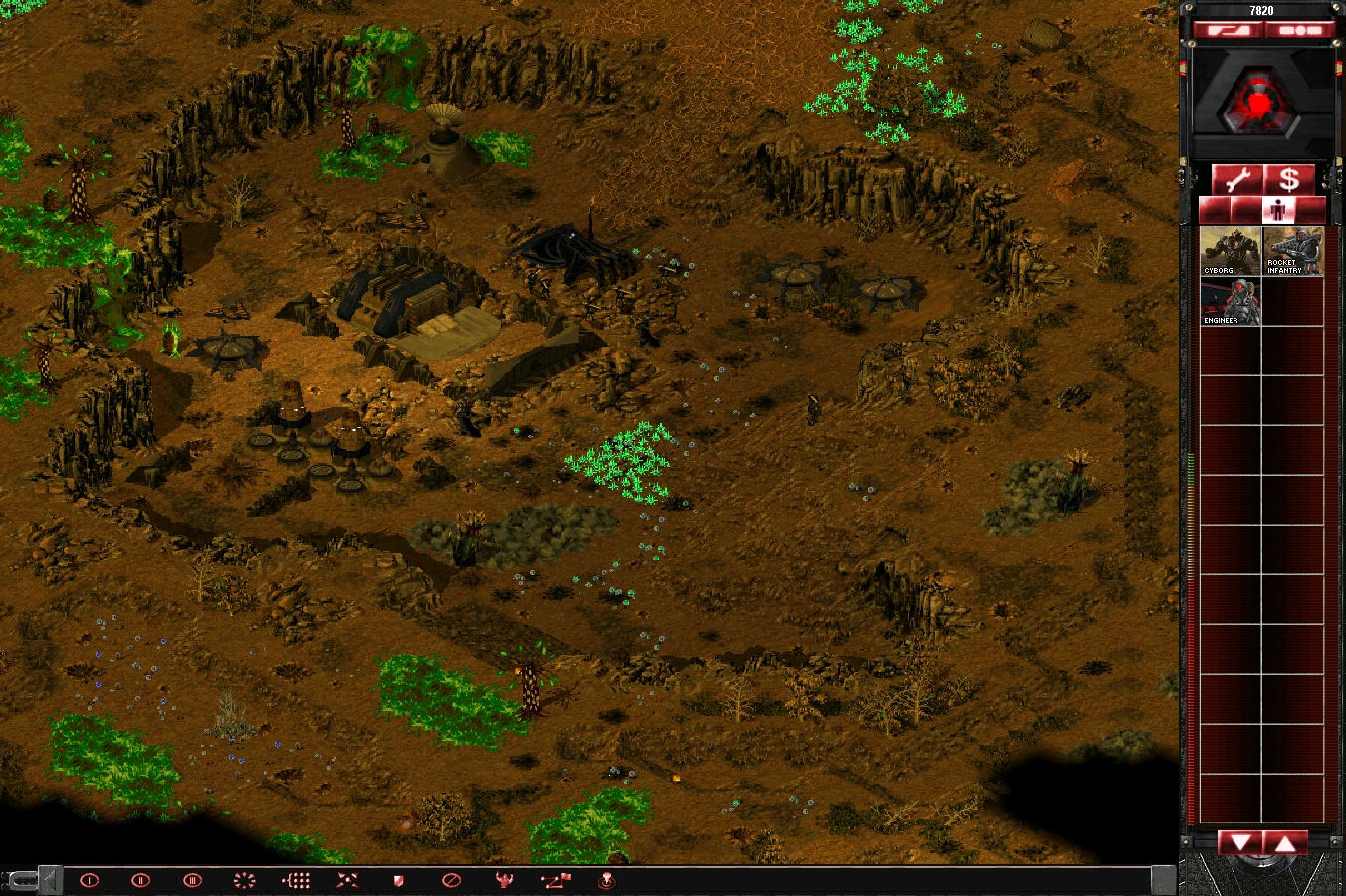Screen dimensions: 1346x896
Task: Select control group three on the command bar
Action: (x=193, y=880)
